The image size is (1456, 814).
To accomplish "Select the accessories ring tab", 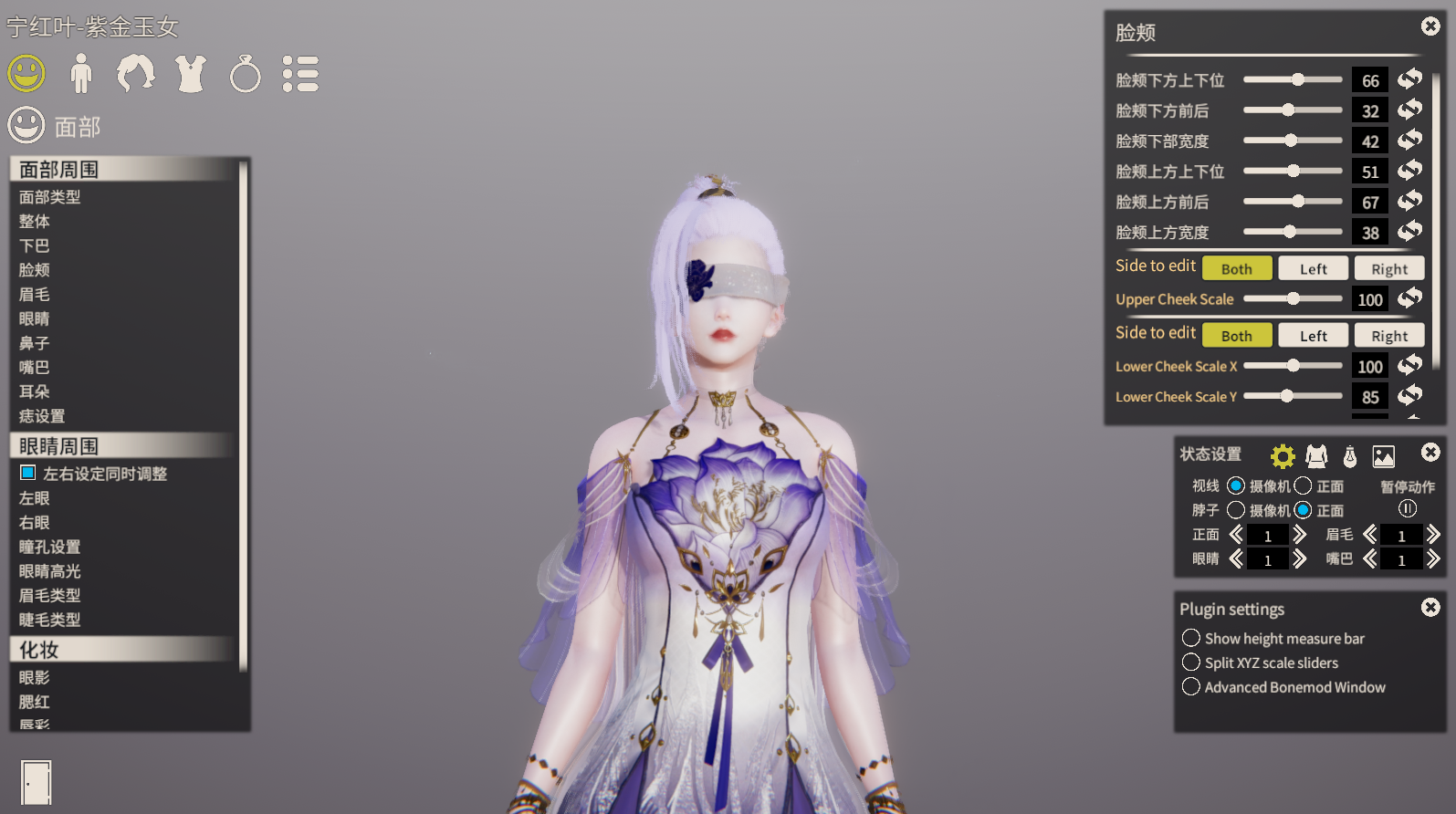I will pyautogui.click(x=245, y=74).
